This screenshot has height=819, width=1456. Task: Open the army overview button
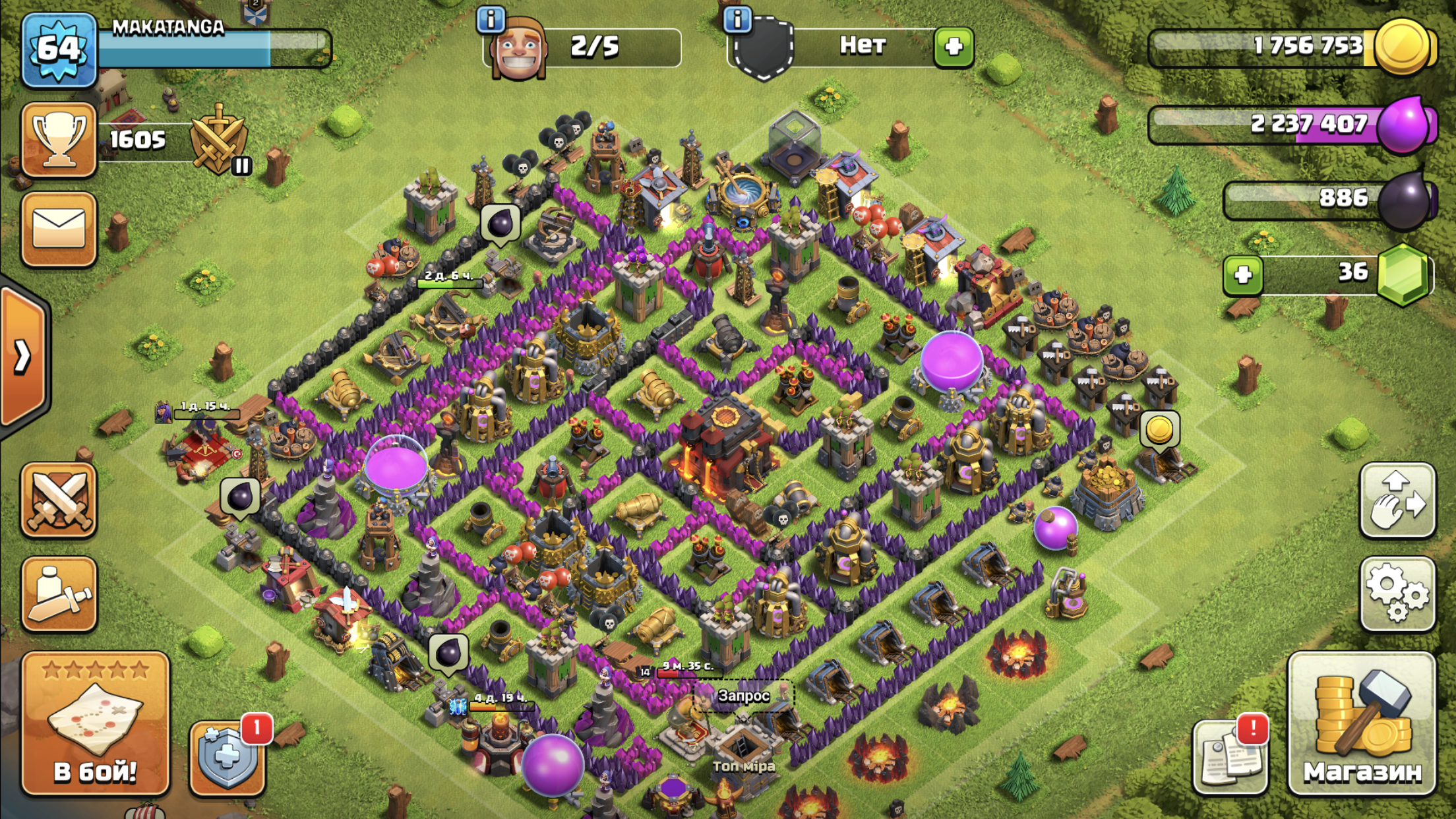coord(59,593)
